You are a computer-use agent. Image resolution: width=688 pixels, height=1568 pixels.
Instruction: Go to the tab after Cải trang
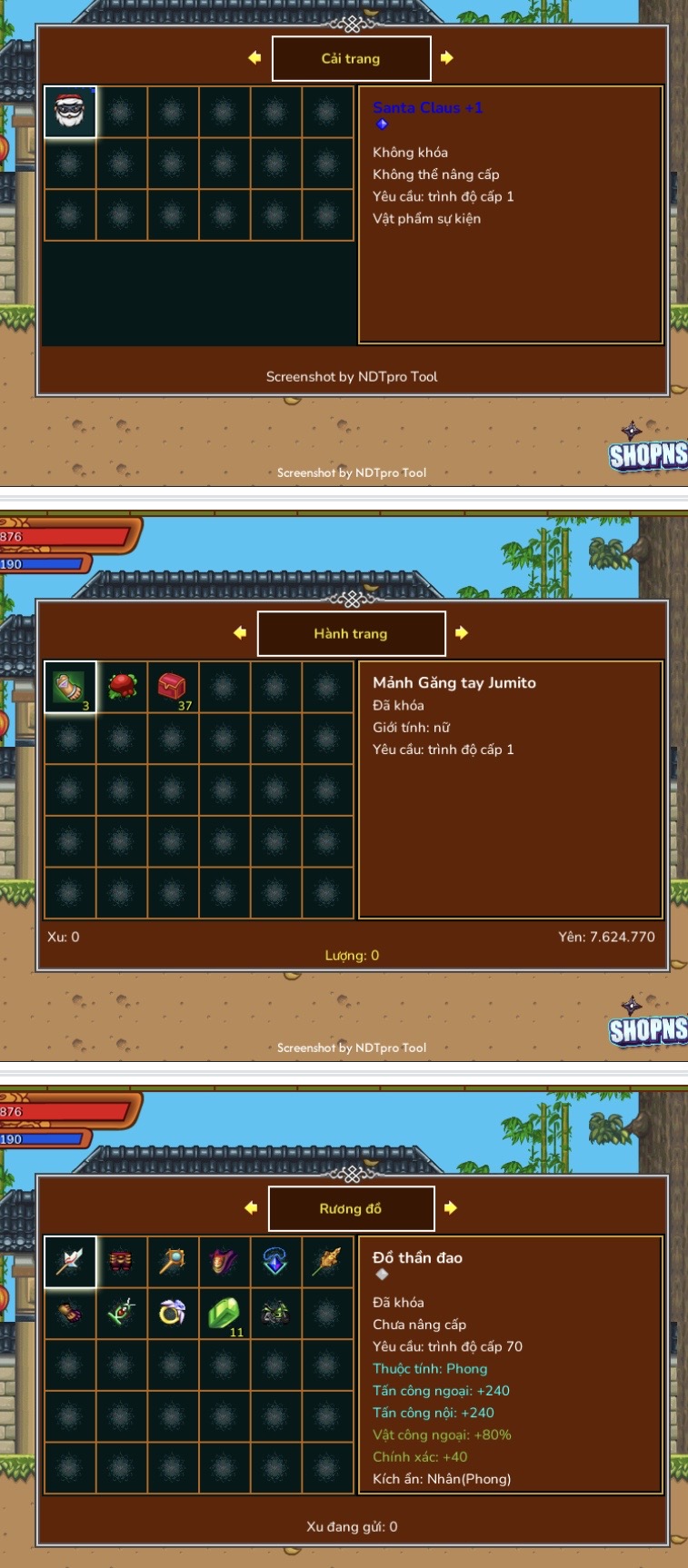click(446, 58)
